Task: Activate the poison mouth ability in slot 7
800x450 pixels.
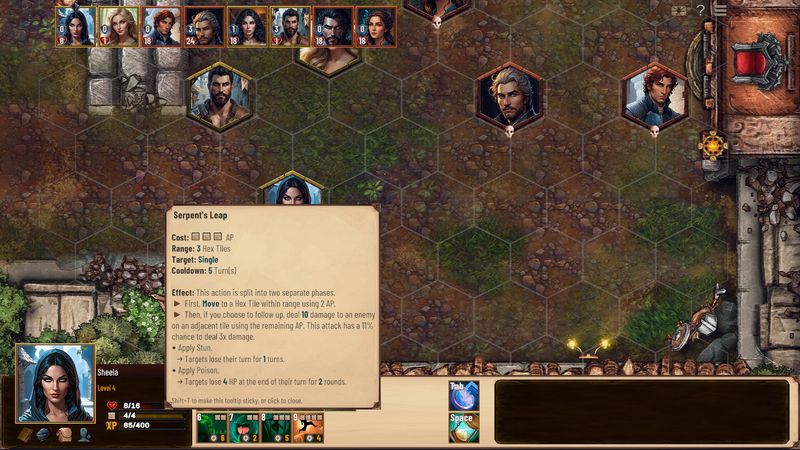Action: click(x=245, y=427)
